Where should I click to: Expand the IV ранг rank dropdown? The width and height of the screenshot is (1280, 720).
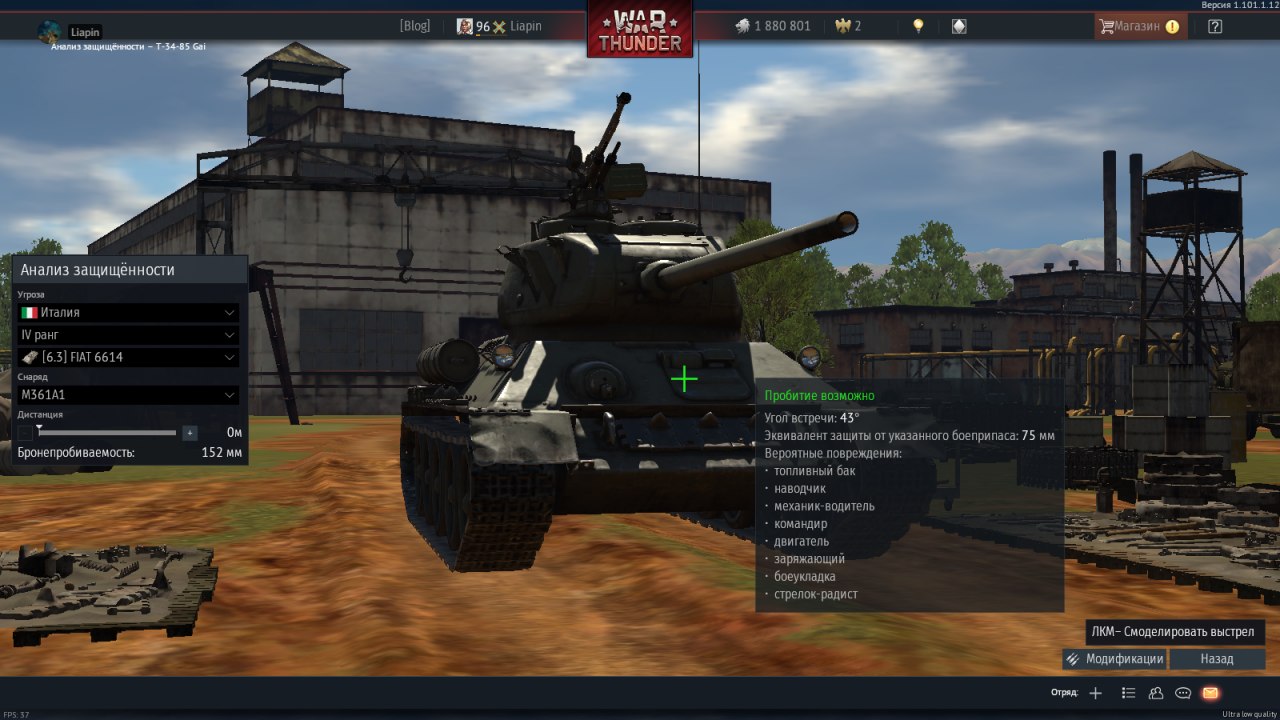click(128, 335)
